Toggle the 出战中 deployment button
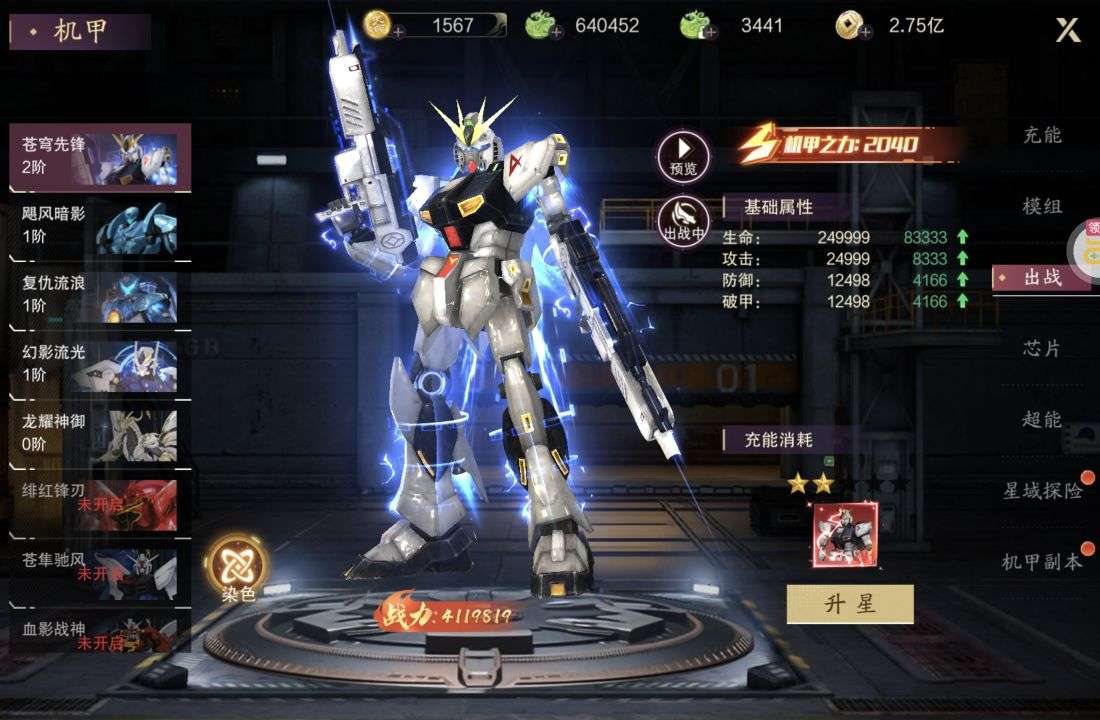The width and height of the screenshot is (1100, 720). click(684, 220)
